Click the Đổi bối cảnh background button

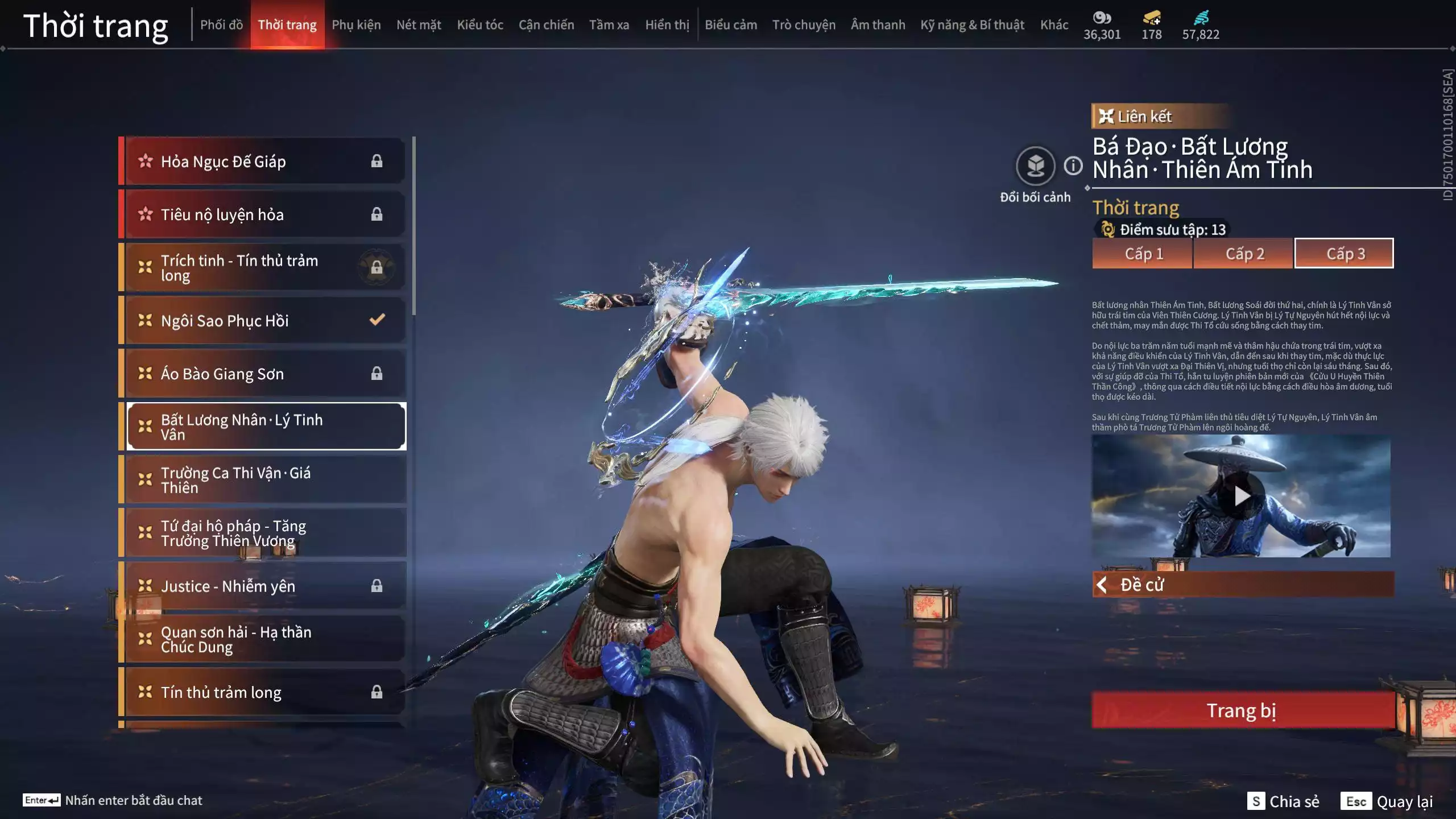click(1035, 167)
